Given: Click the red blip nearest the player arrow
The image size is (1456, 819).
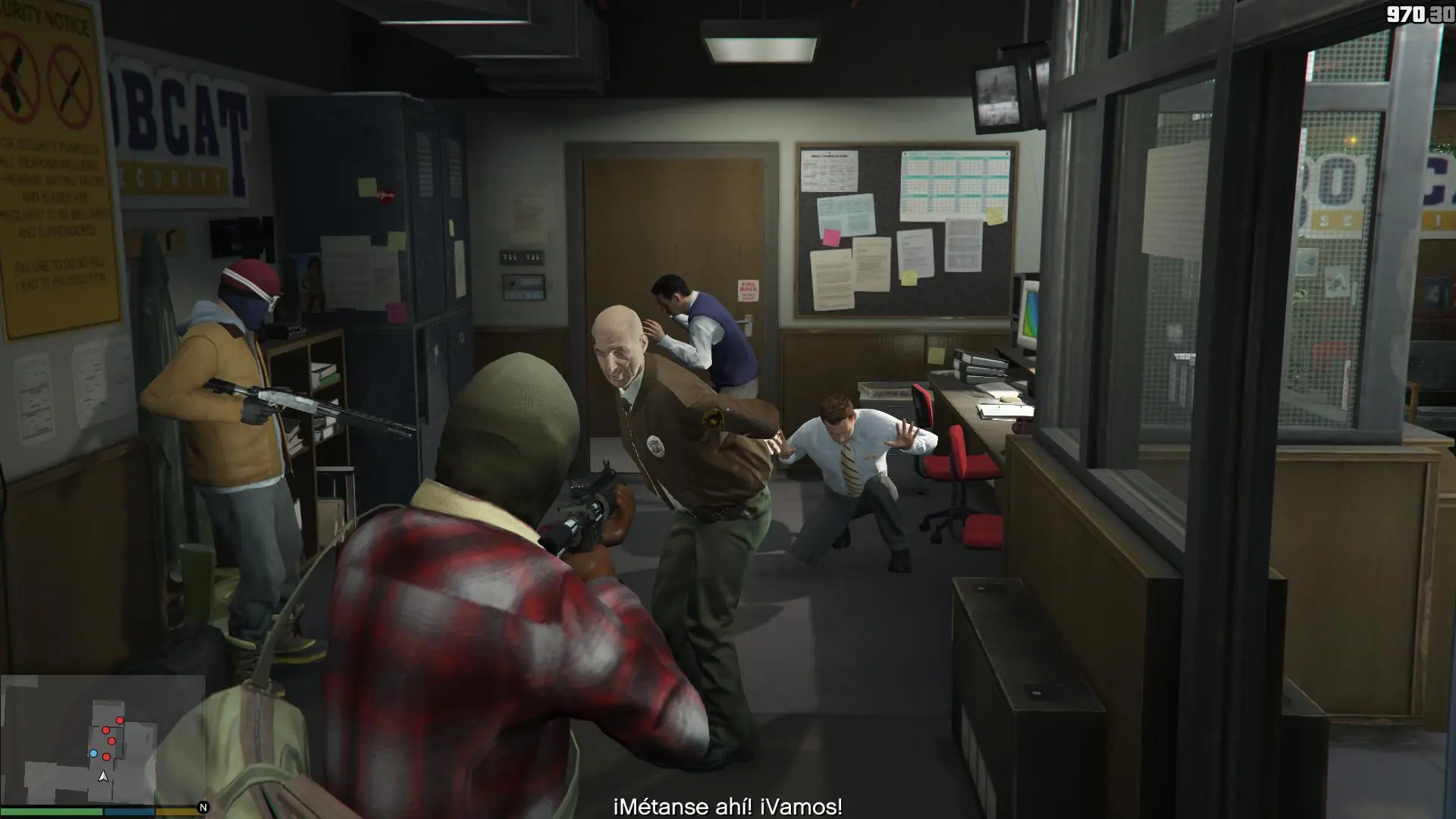Looking at the screenshot, I should 106,757.
